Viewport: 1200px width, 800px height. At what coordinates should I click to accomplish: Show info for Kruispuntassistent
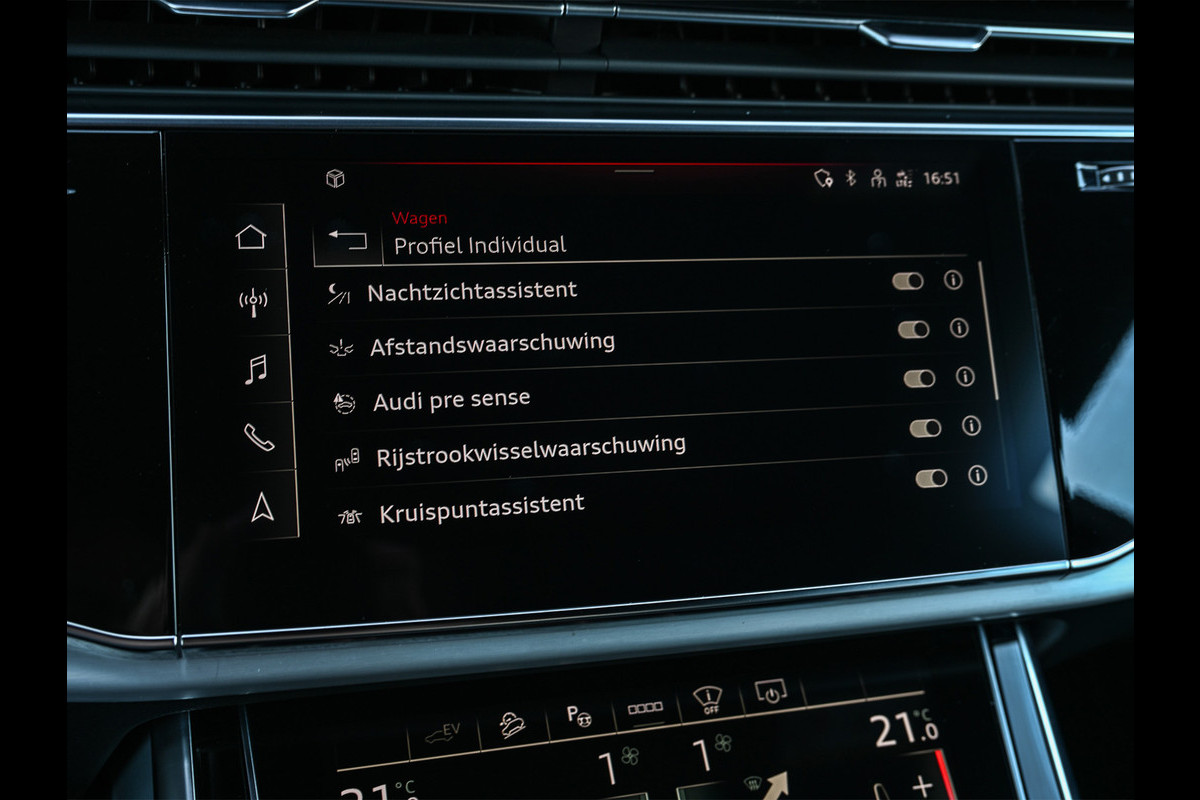(x=978, y=475)
